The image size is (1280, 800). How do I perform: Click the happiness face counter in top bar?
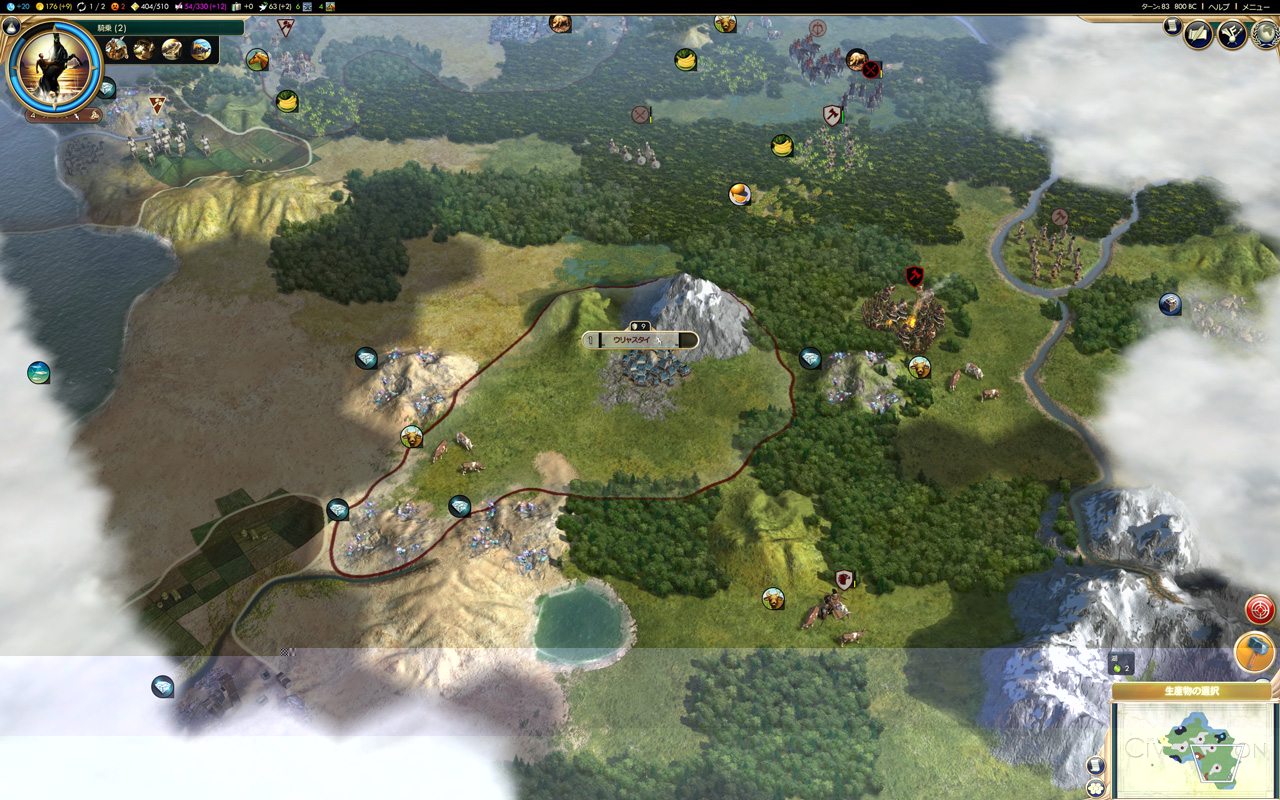click(x=119, y=6)
